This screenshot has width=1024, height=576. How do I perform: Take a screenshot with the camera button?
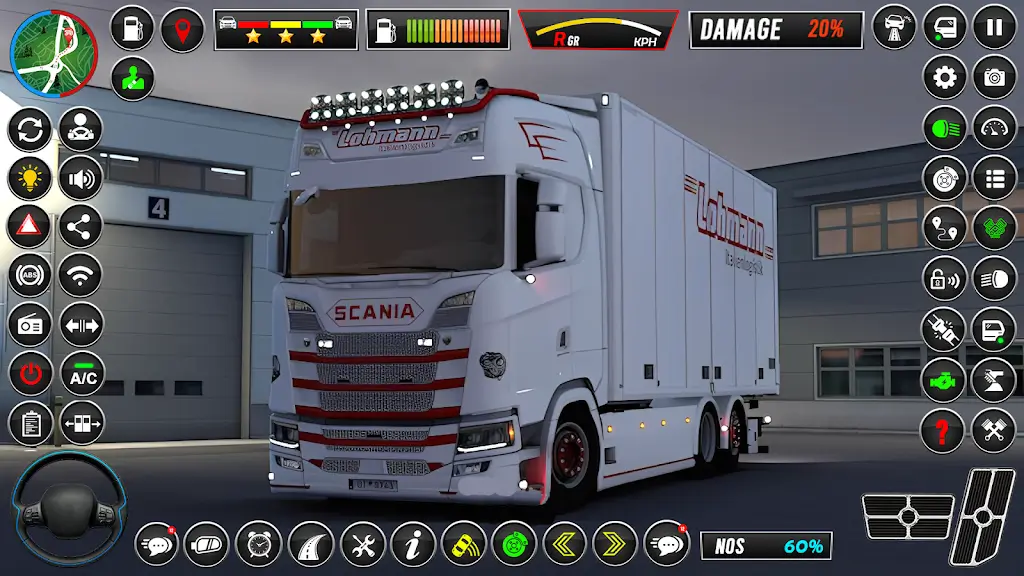click(x=994, y=77)
